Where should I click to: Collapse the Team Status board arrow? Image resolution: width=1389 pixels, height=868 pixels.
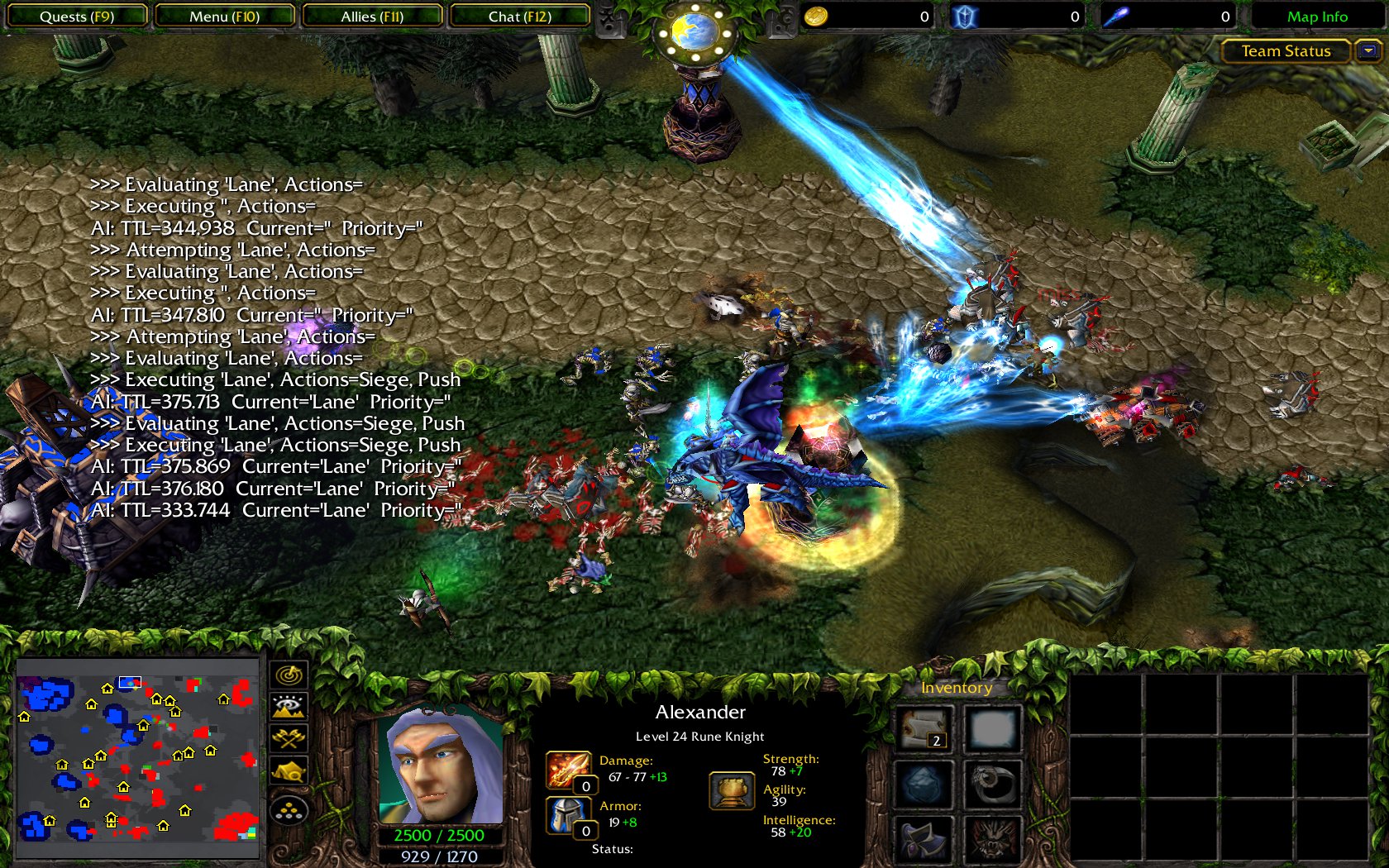[1368, 51]
